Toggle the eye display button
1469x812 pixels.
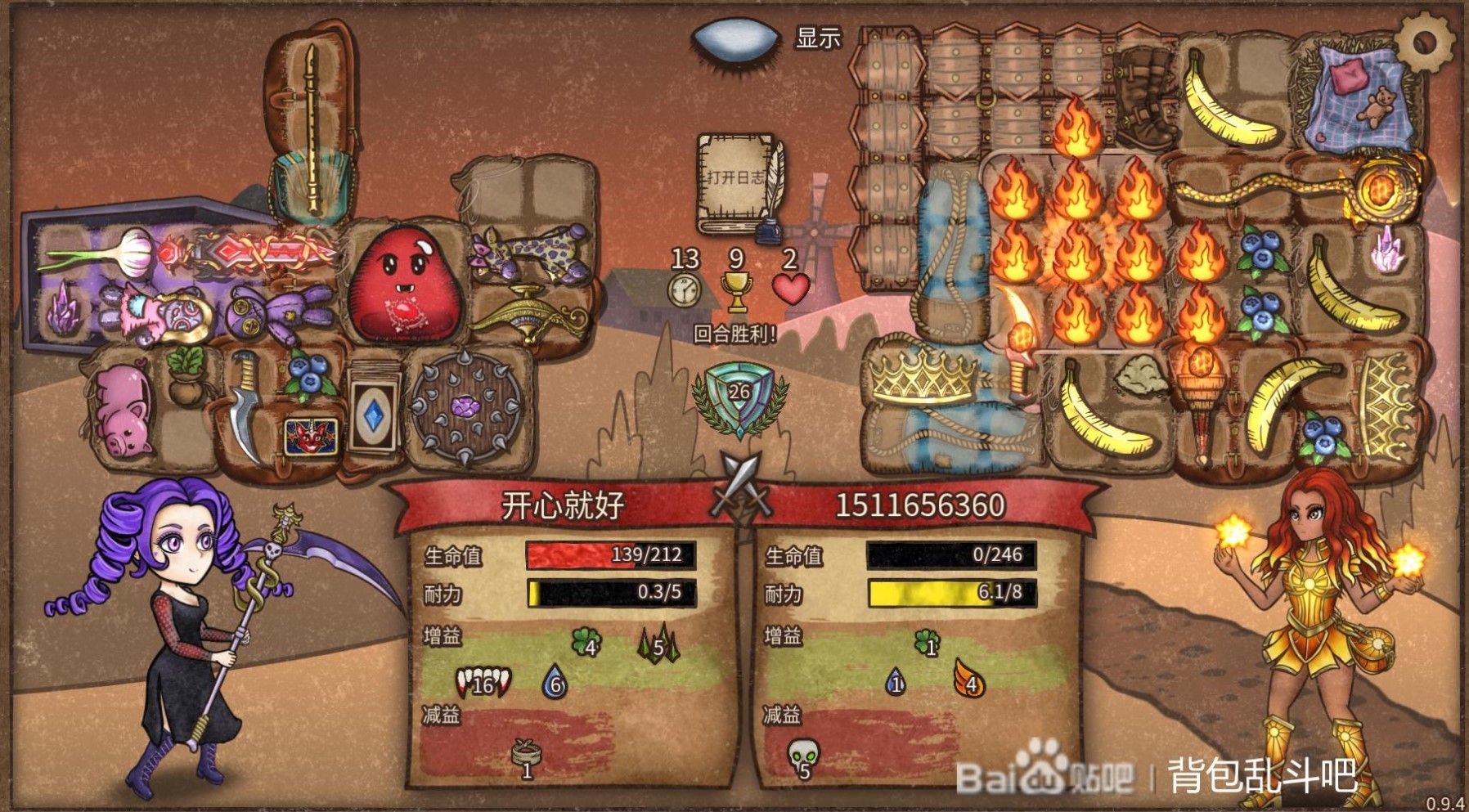[x=735, y=38]
